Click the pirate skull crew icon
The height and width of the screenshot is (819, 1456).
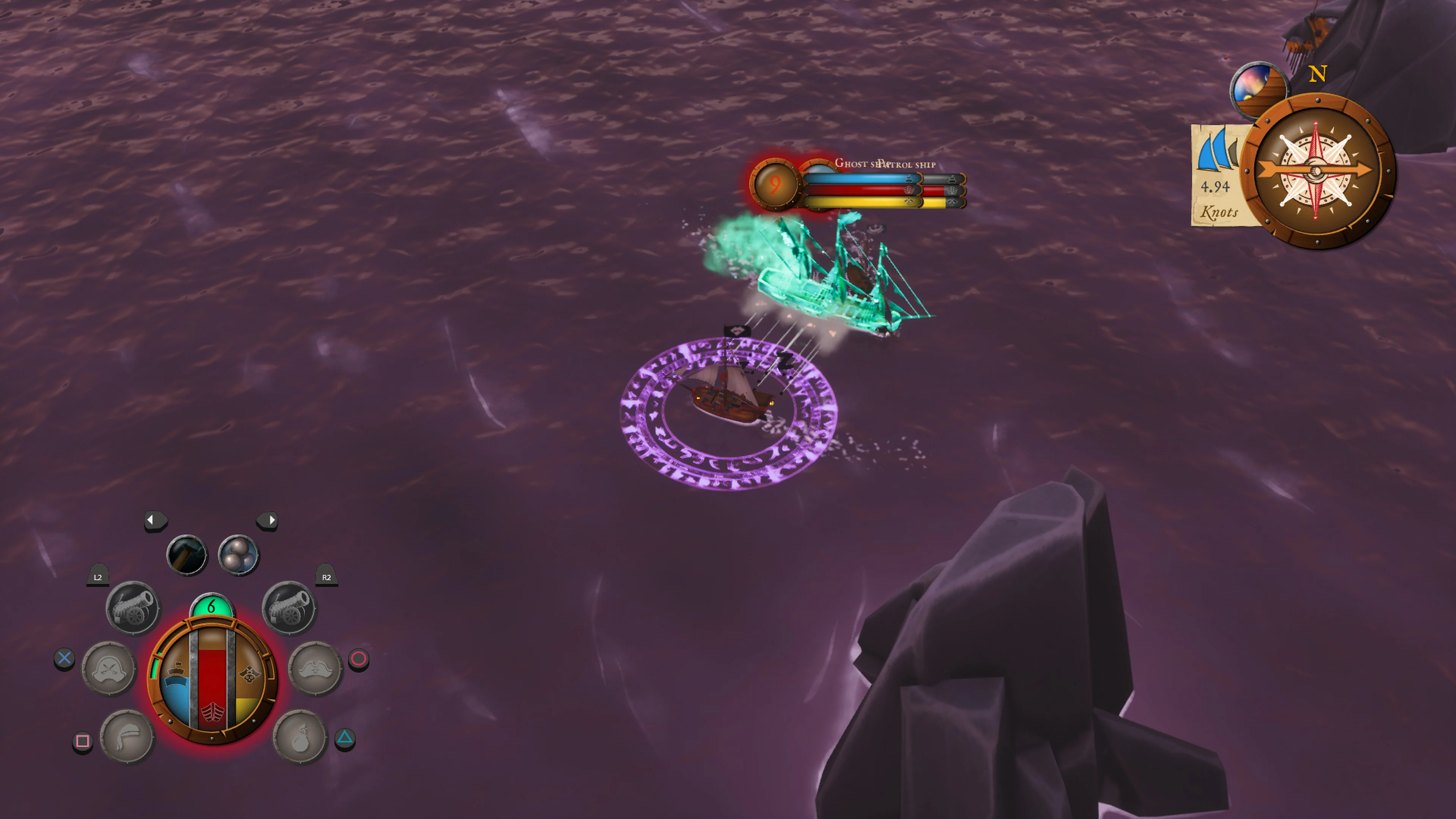pyautogui.click(x=249, y=674)
